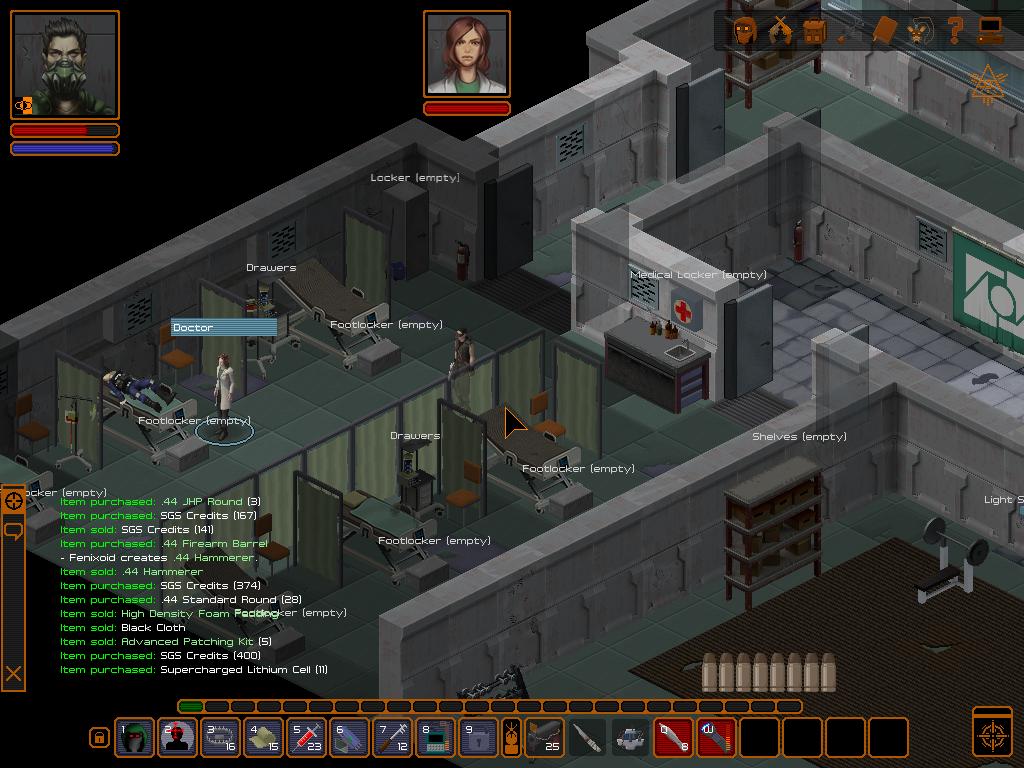Close the message log panel

point(14,674)
